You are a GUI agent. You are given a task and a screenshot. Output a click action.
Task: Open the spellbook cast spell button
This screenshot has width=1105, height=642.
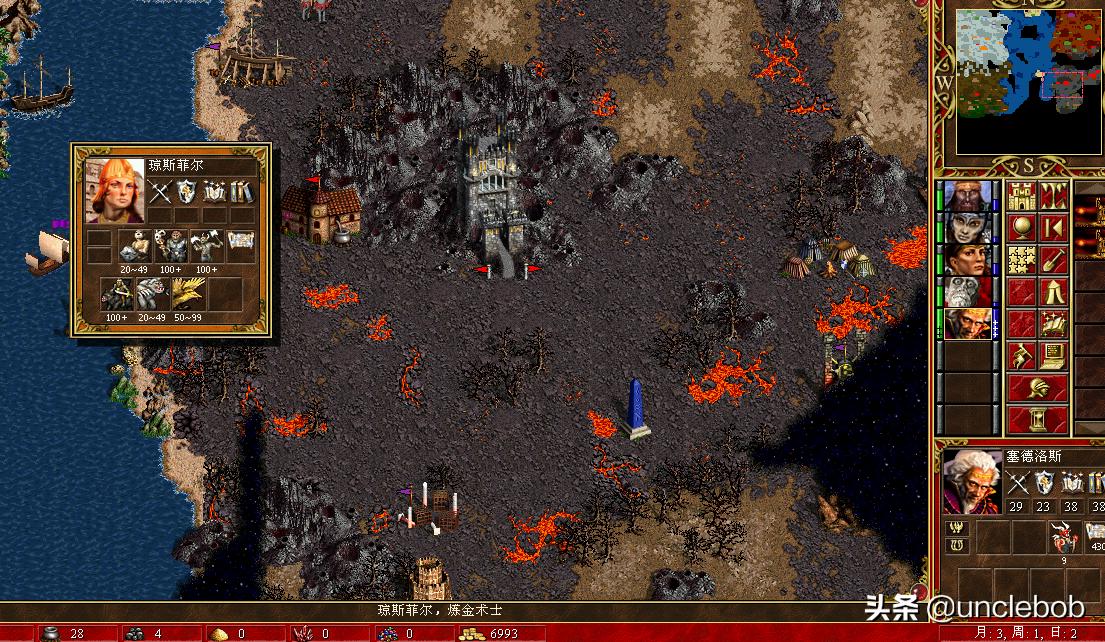[1053, 323]
